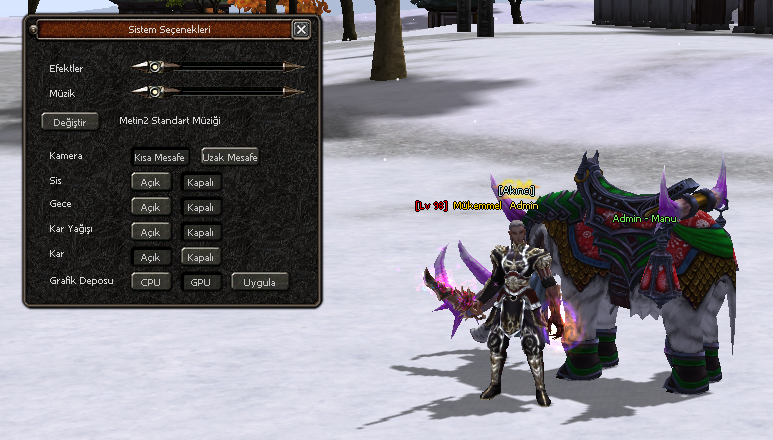773x440 pixels.
Task: Switch Kar setting to Açık
Action: coord(150,257)
